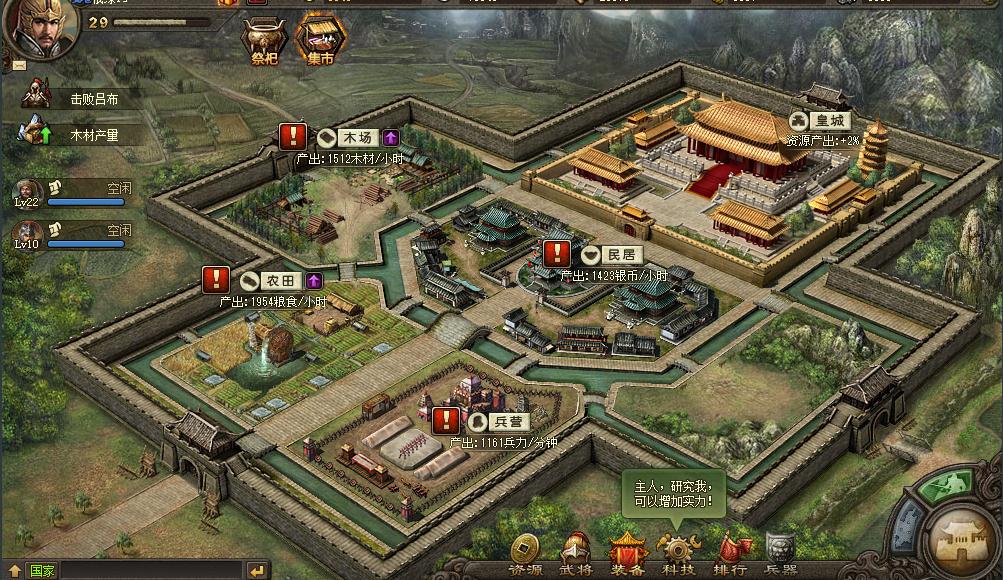Screen dimensions: 1003x580
Task: Click the alert icon beside 民居
Action: click(556, 254)
